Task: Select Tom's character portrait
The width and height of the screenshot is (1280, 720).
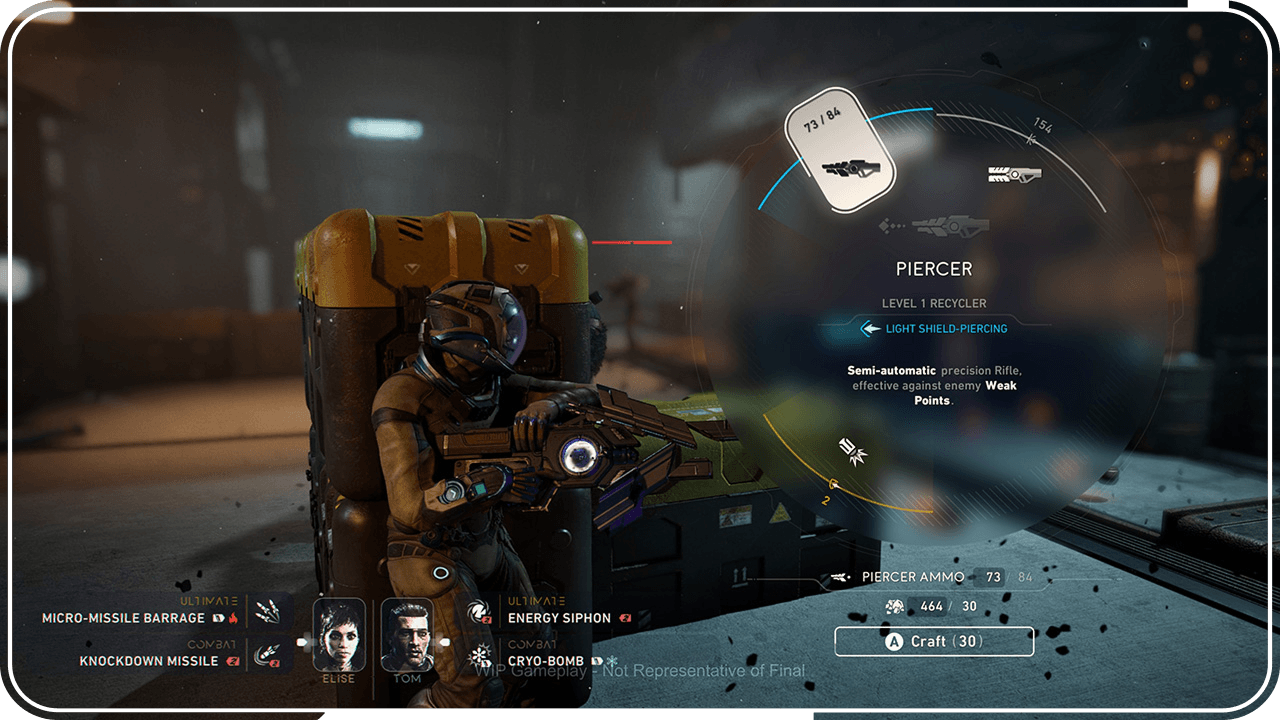Action: [x=407, y=635]
